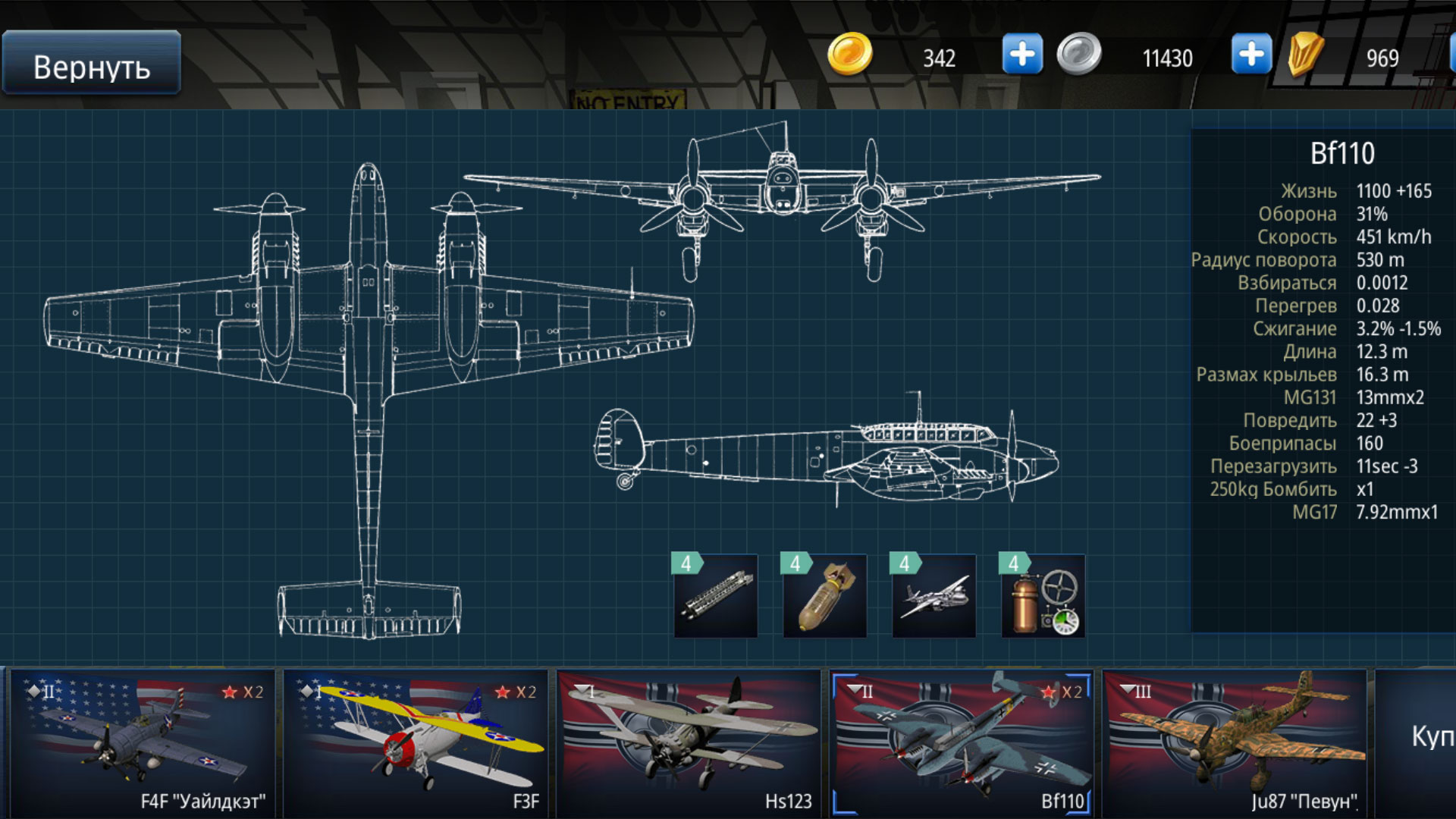1456x819 pixels.
Task: Choose the airframe upgrade slot
Action: (934, 596)
